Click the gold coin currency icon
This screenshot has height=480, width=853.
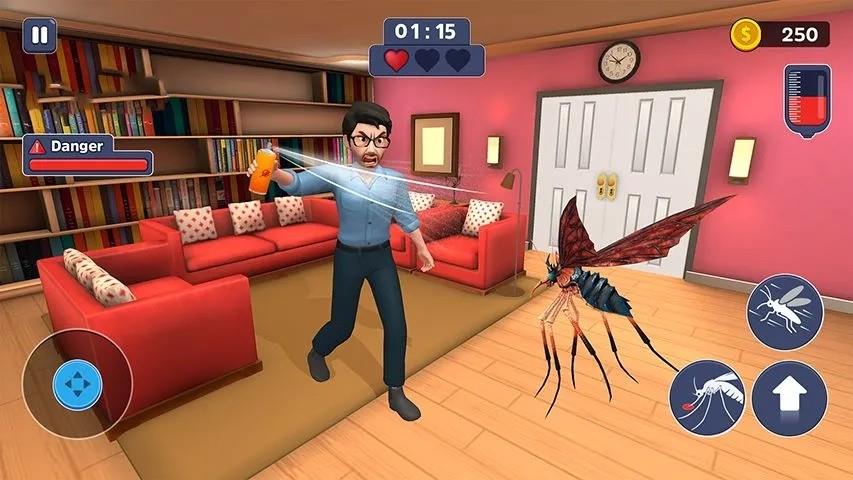[745, 34]
